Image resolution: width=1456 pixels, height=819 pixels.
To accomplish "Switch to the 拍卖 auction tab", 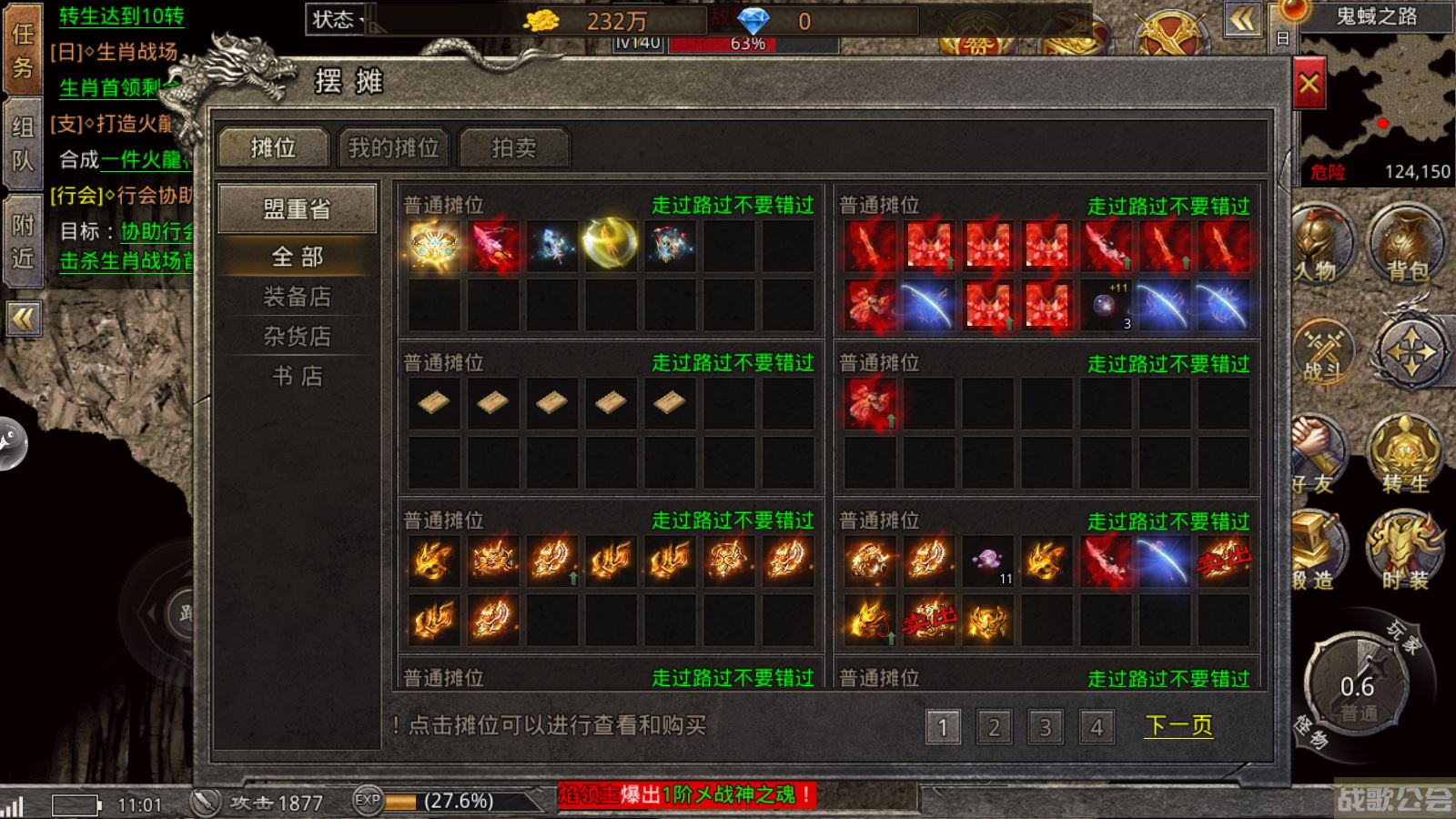I will point(515,147).
